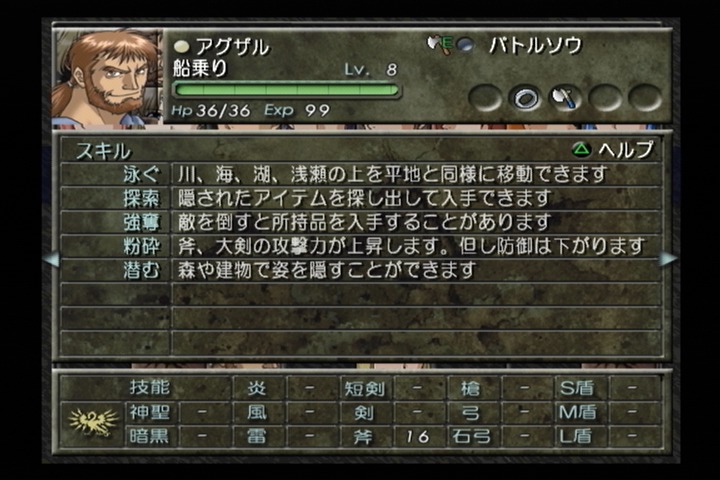Select the axe item slot
Screen dimensions: 720x480
click(565, 98)
